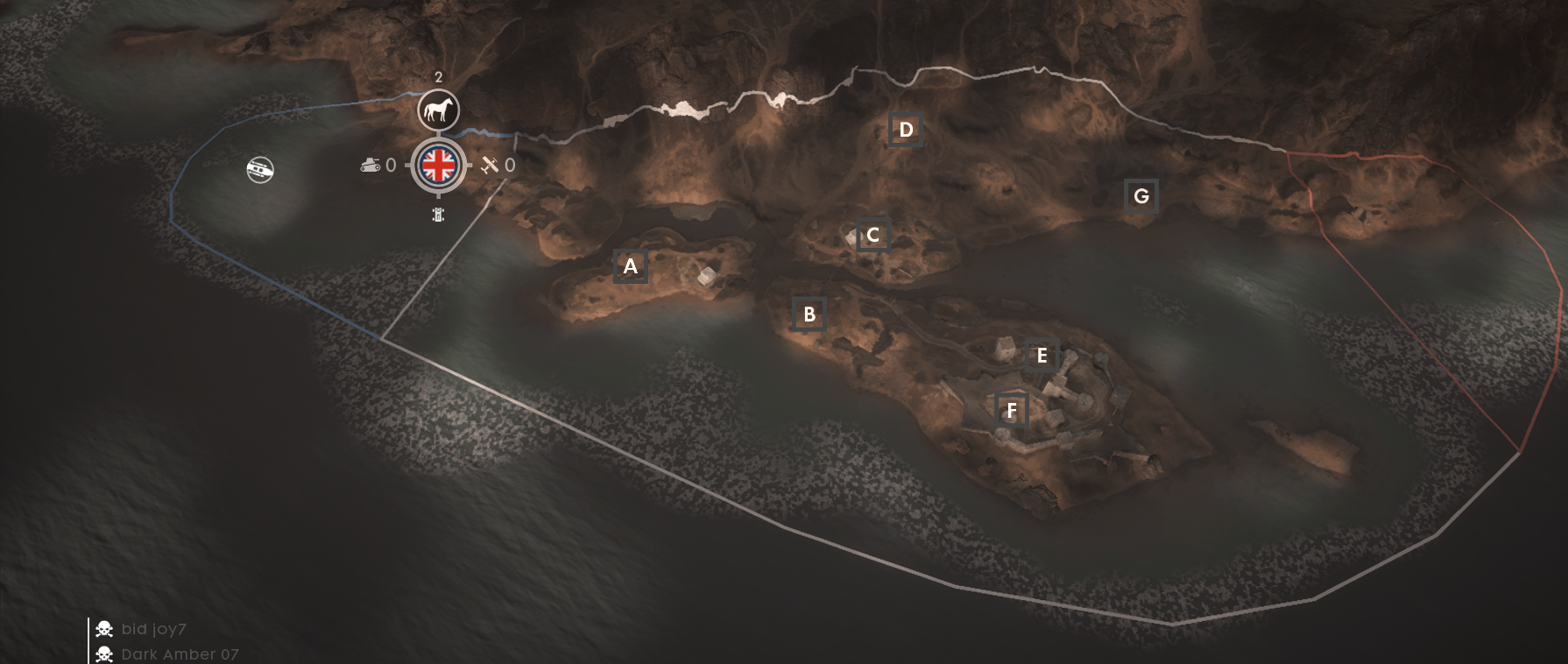Pick the airplane spawn icon
This screenshot has height=664, width=1568.
490,165
